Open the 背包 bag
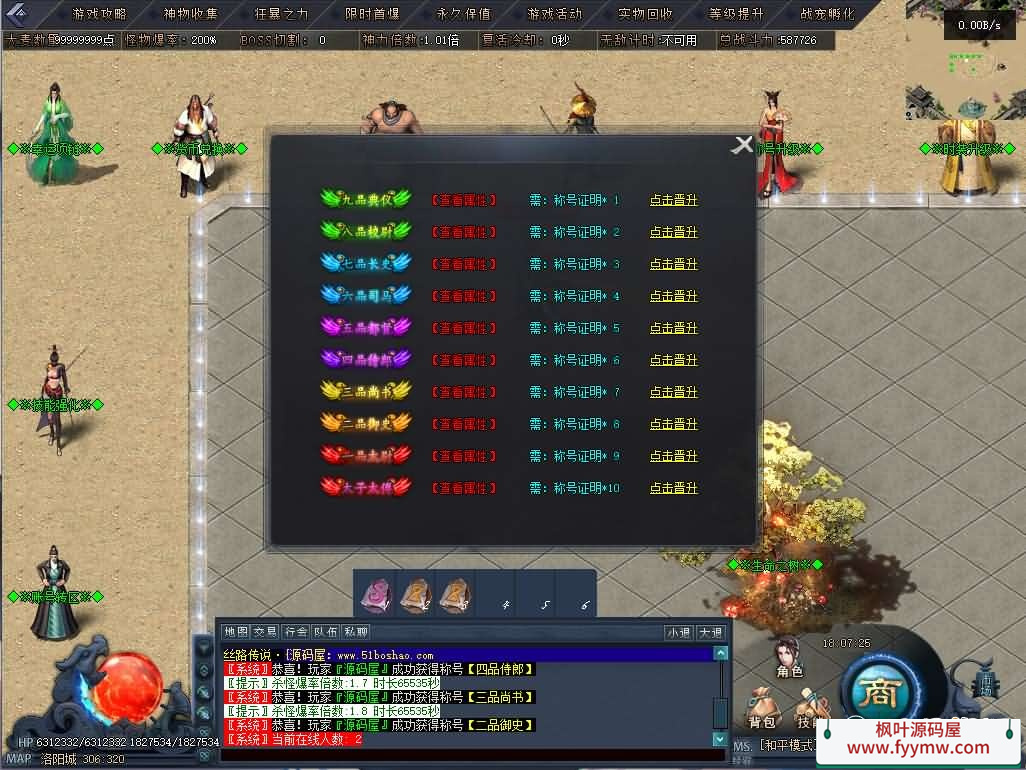Image resolution: width=1026 pixels, height=770 pixels. pyautogui.click(x=762, y=720)
